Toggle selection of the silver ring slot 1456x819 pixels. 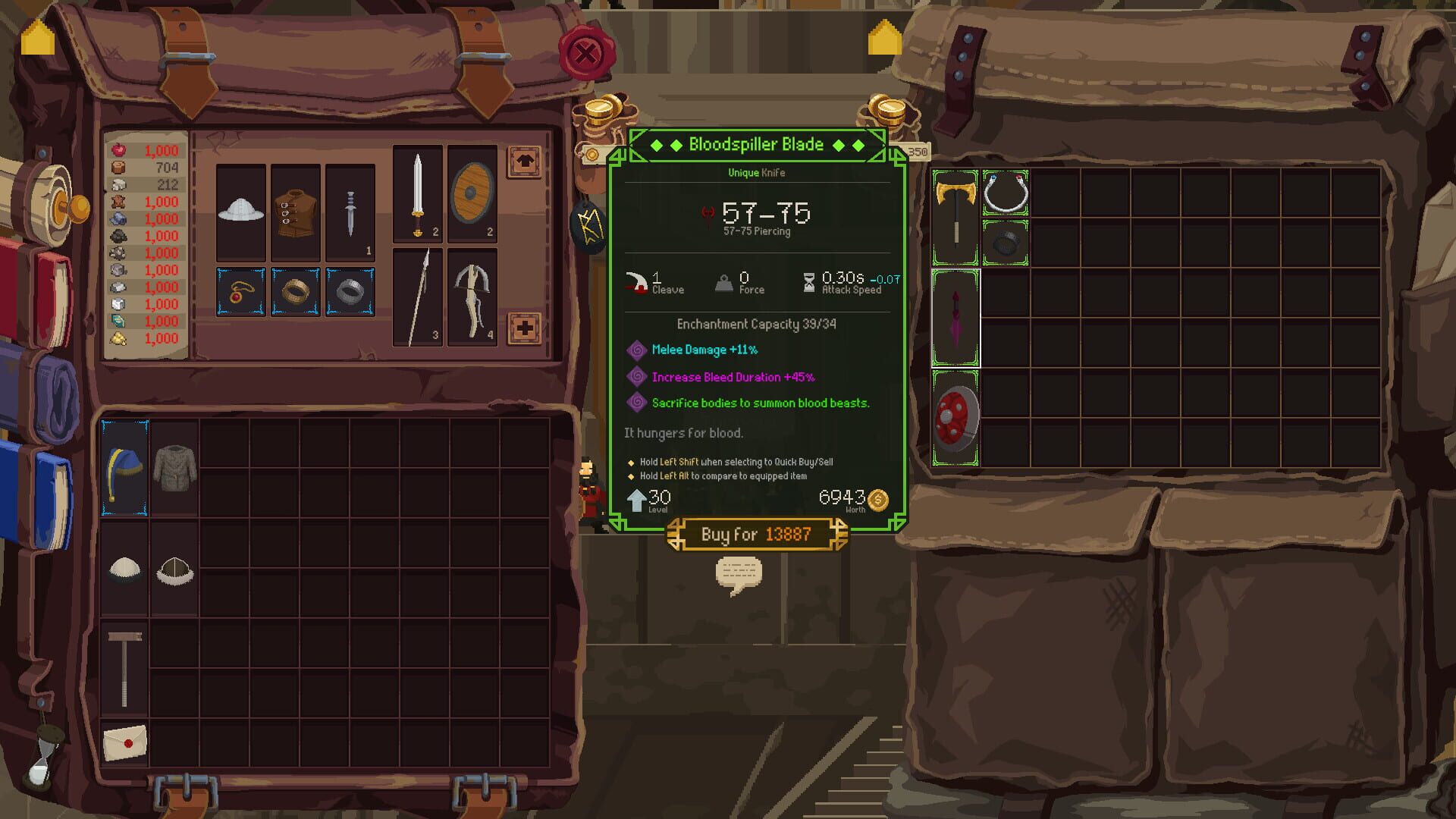pyautogui.click(x=349, y=292)
